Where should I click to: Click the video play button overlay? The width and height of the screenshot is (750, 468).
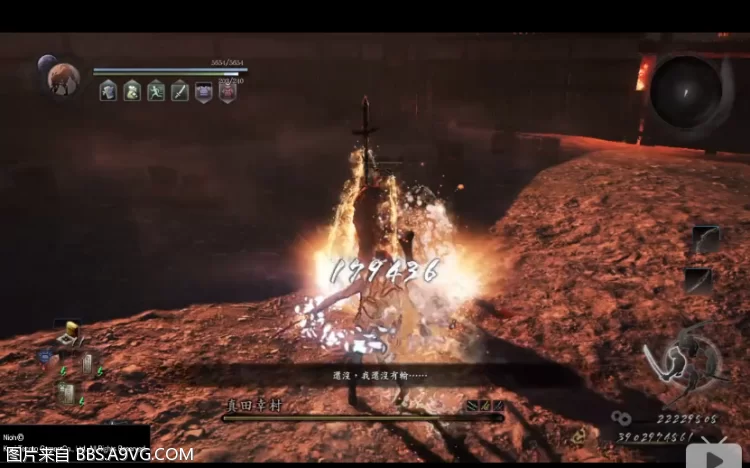coord(715,453)
